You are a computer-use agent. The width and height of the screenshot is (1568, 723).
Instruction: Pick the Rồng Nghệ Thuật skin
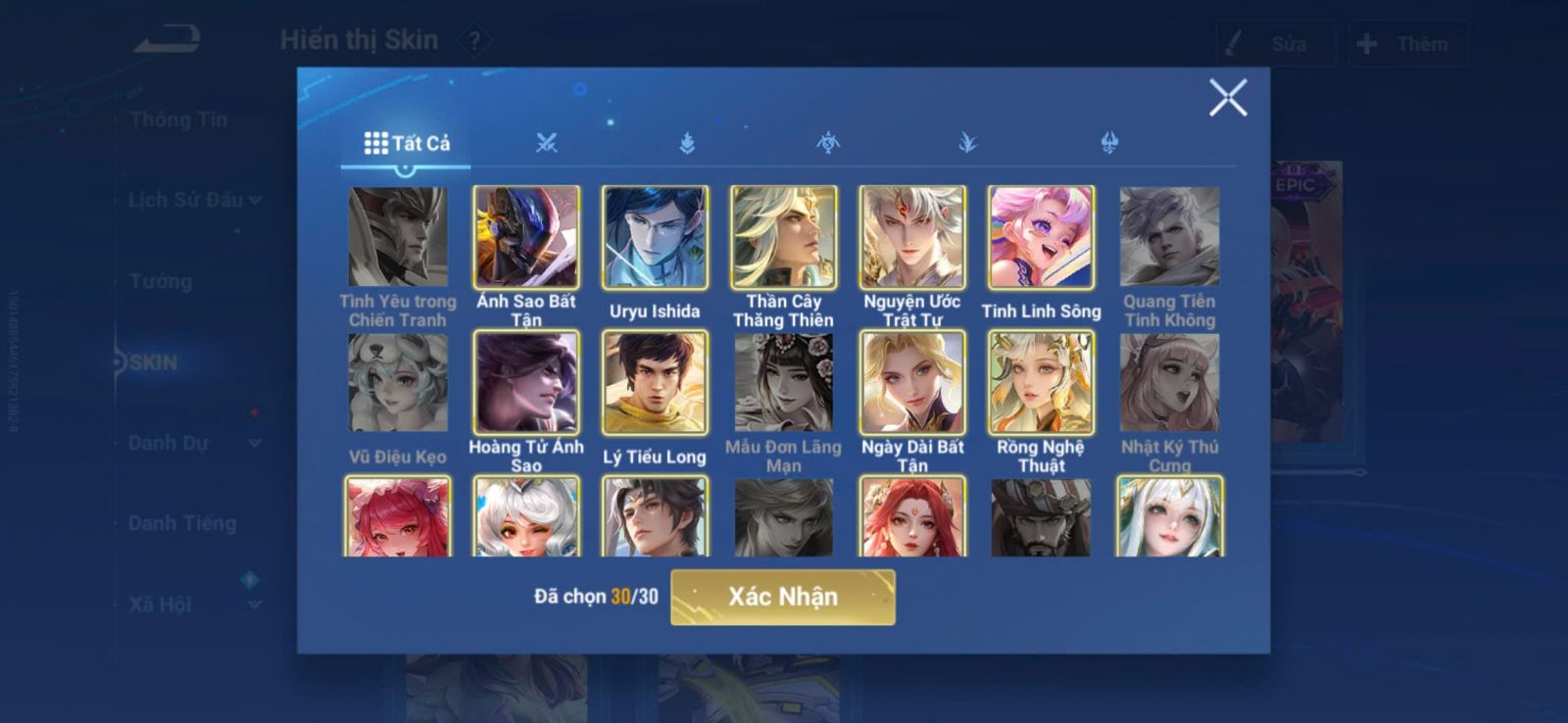1041,383
